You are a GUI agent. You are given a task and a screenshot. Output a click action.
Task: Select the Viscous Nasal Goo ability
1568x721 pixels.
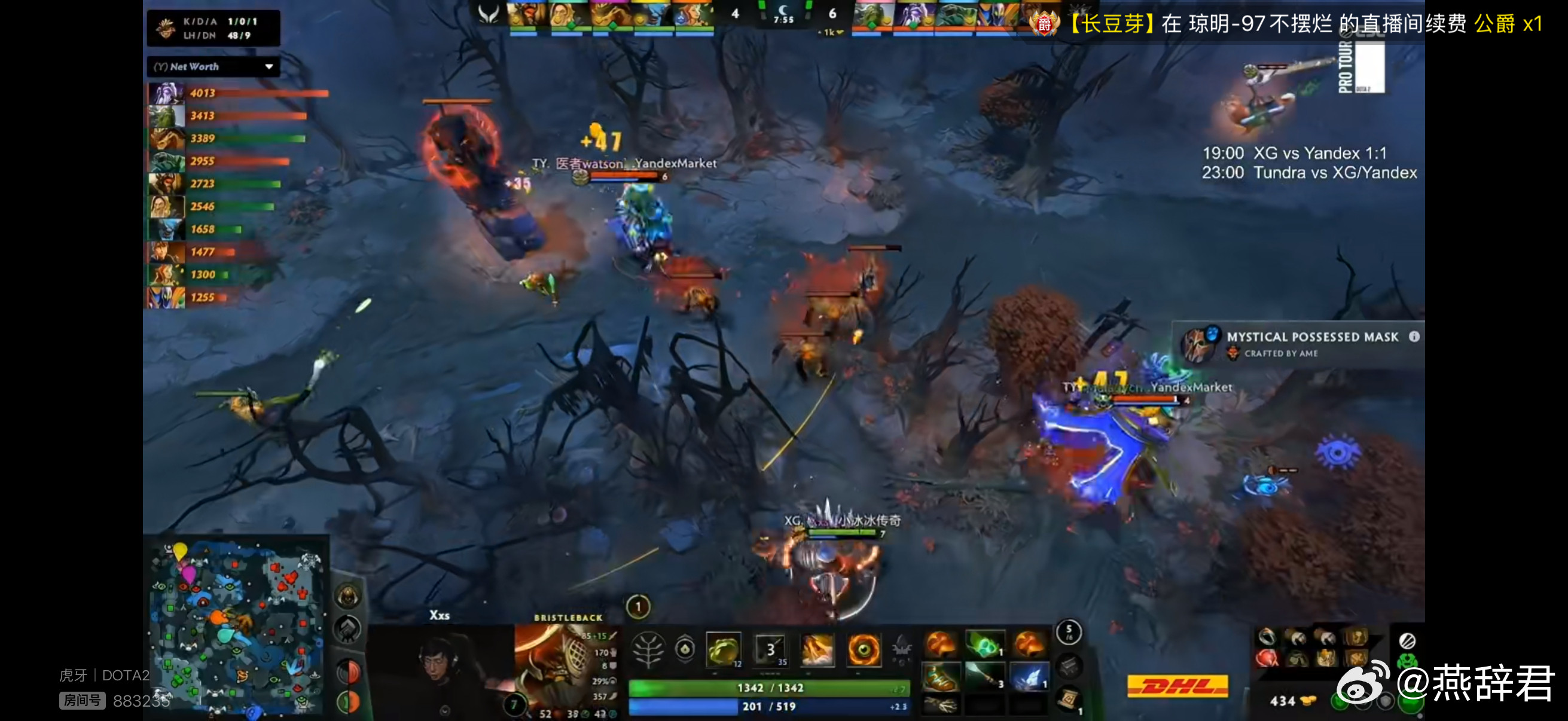point(724,650)
